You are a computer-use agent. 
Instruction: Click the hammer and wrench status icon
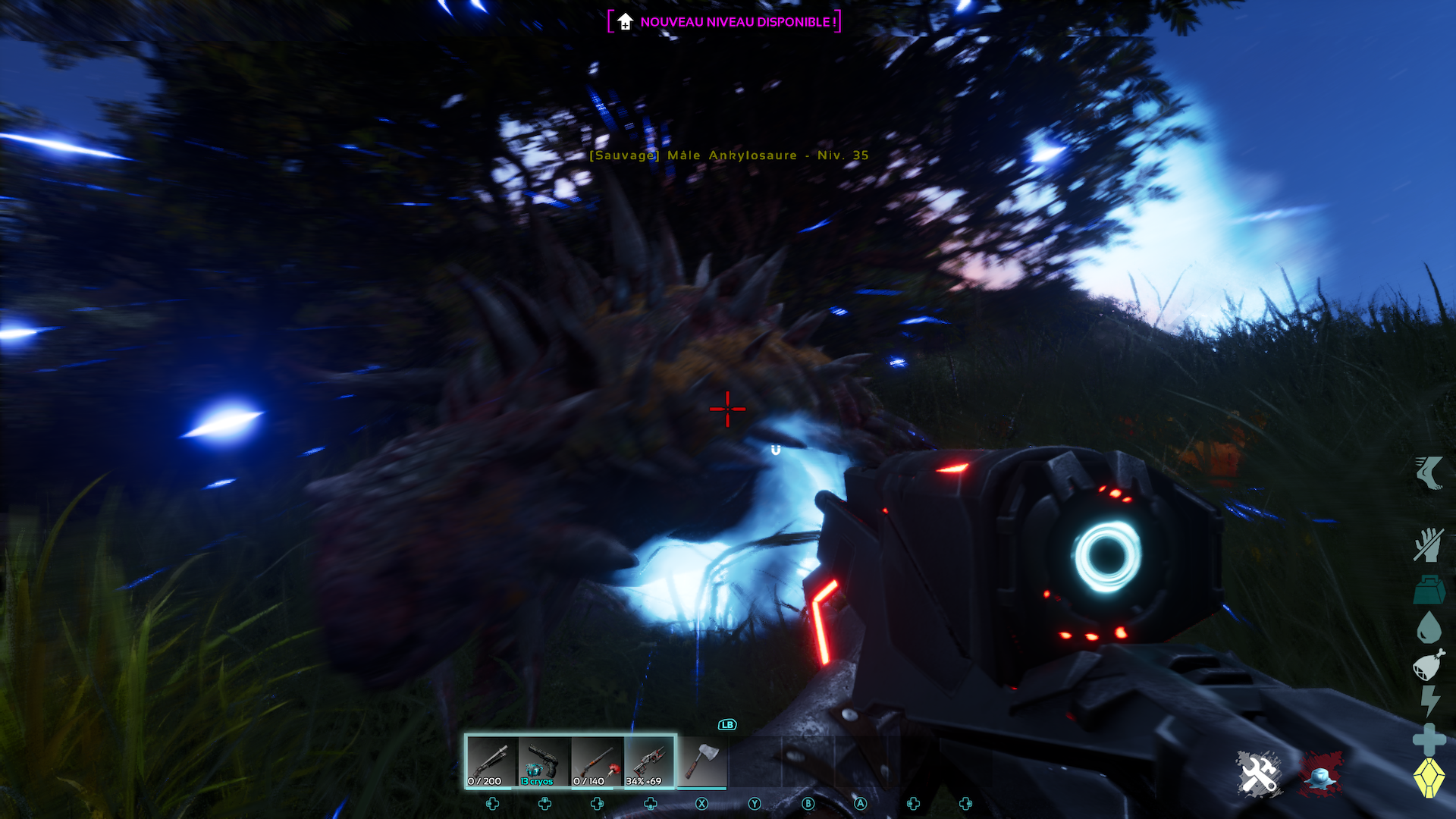pyautogui.click(x=1258, y=774)
